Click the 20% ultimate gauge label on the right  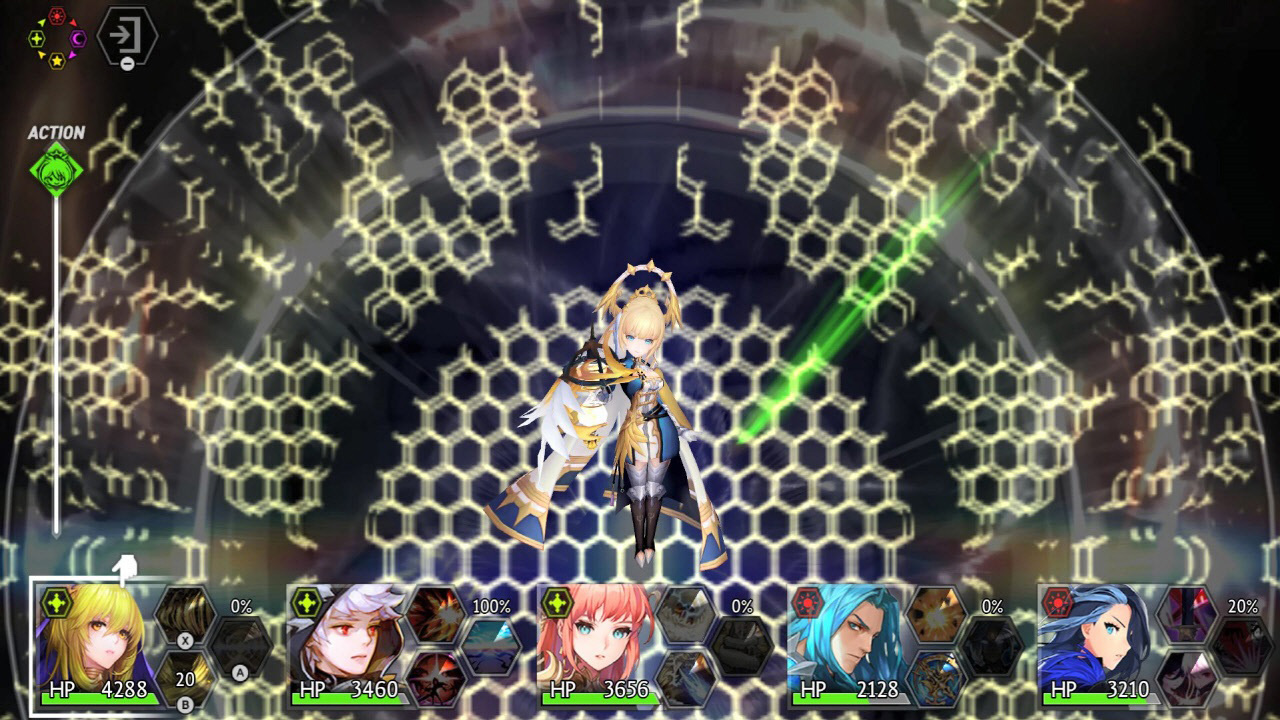[1243, 607]
